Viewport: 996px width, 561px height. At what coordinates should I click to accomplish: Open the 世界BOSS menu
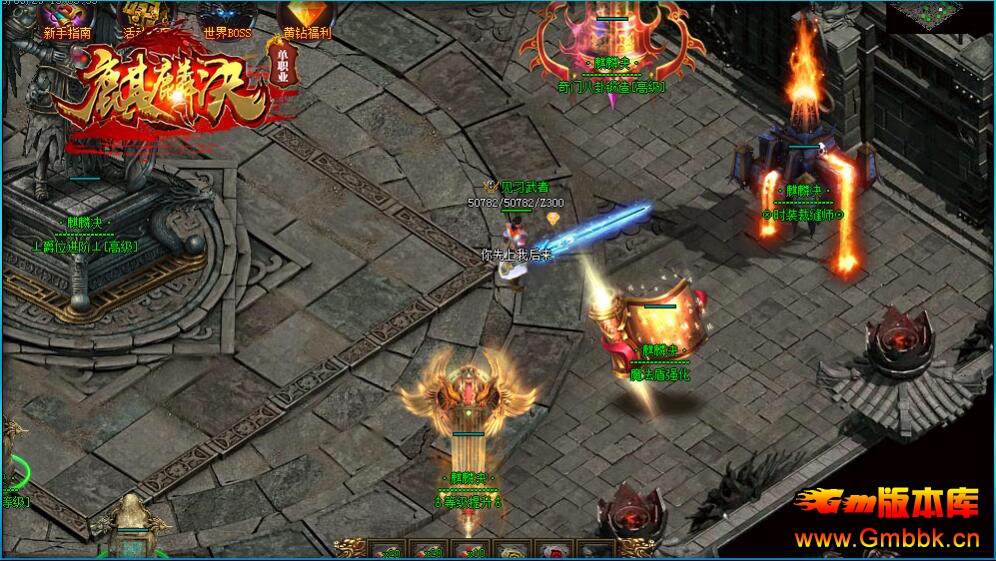coord(227,18)
